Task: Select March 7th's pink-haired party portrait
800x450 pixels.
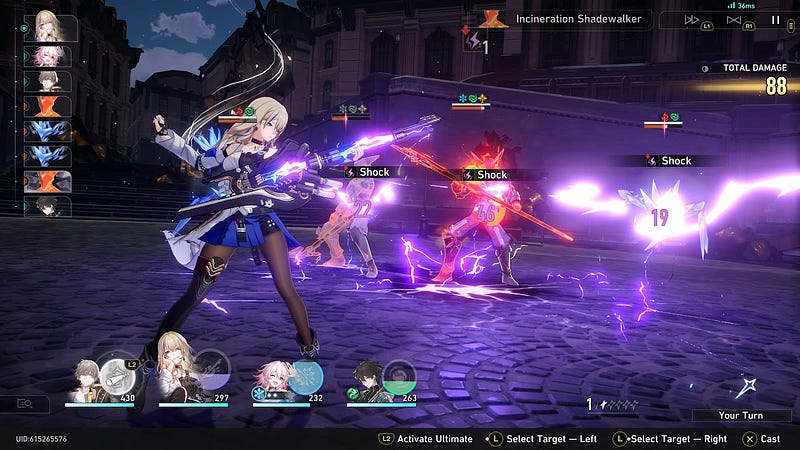Action: point(273,381)
